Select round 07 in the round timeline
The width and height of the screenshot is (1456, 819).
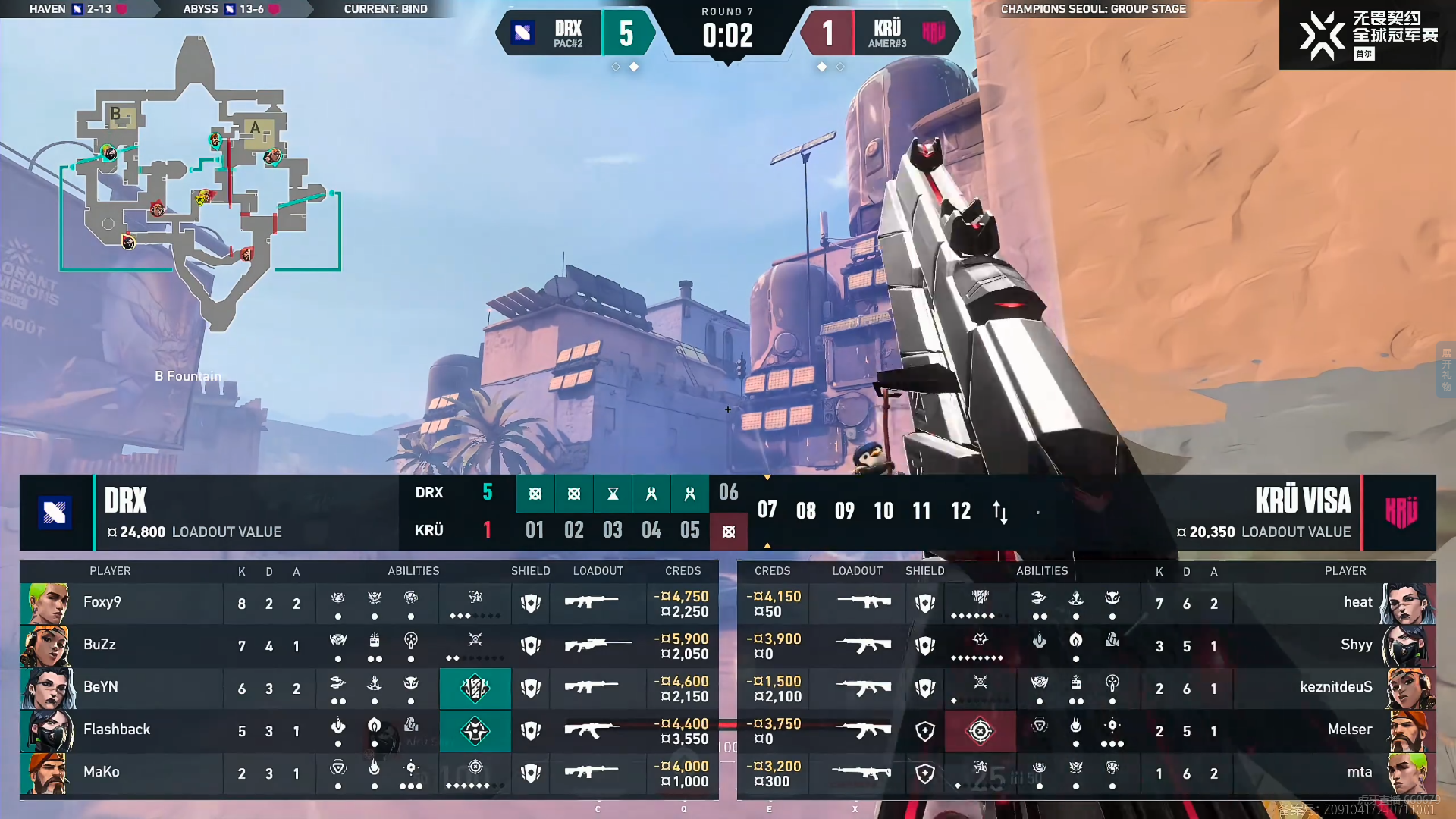point(767,510)
